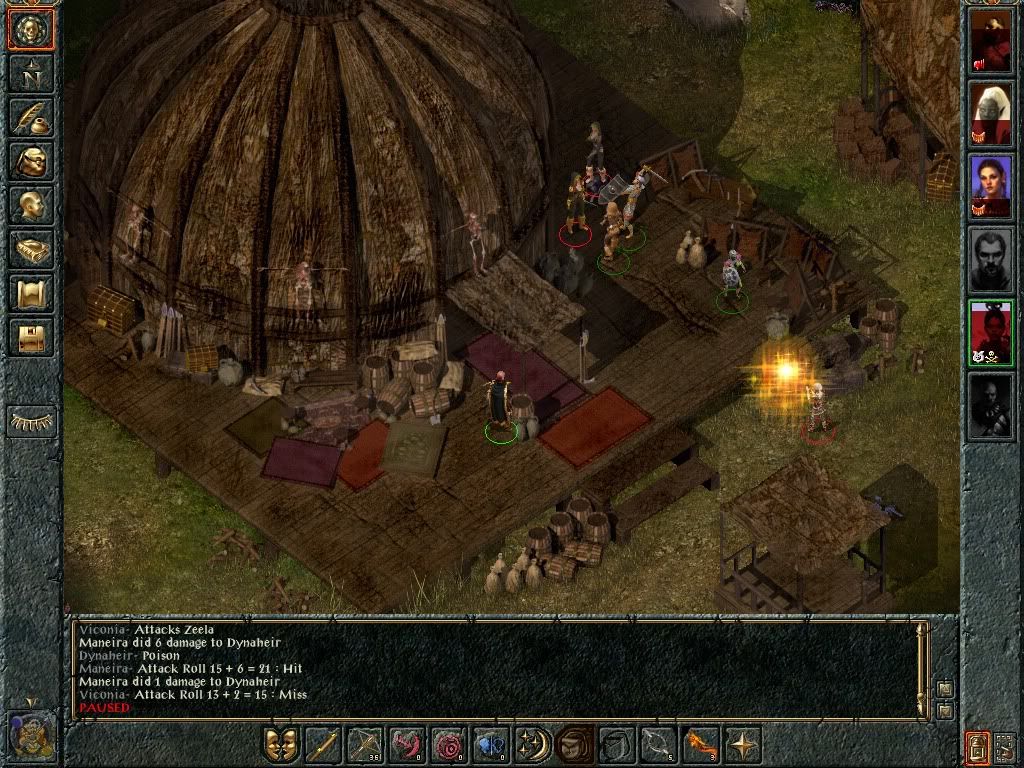Equip the quarterstaff weapon slot

pyautogui.click(x=322, y=745)
